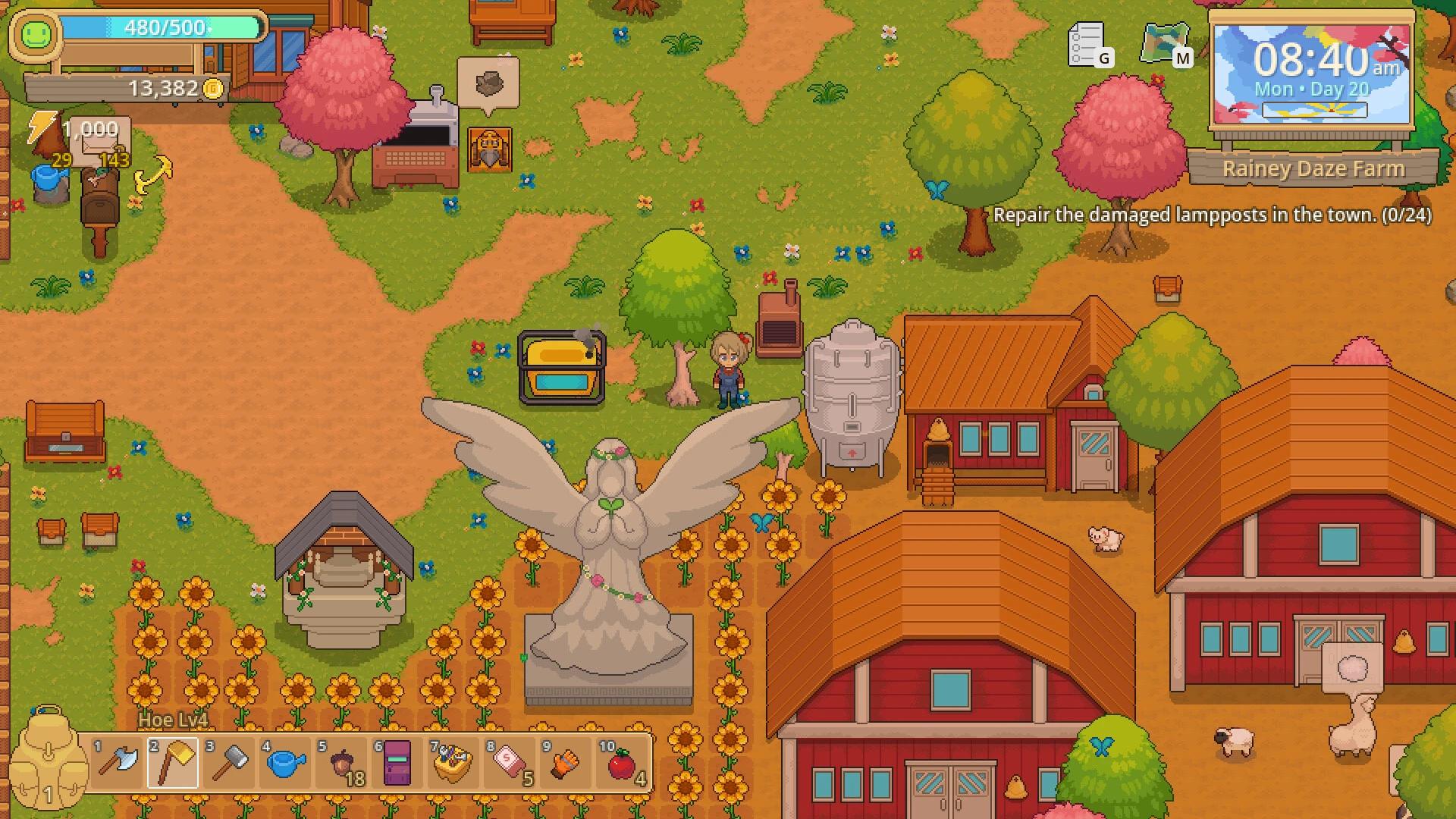Equip the orange gloves in slot 9
The width and height of the screenshot is (1456, 819).
[566, 762]
